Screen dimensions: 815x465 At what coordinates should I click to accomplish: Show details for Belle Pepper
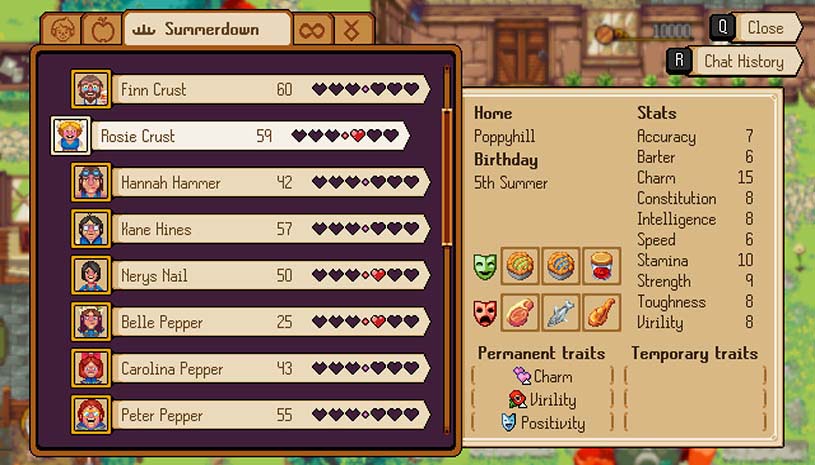250,322
